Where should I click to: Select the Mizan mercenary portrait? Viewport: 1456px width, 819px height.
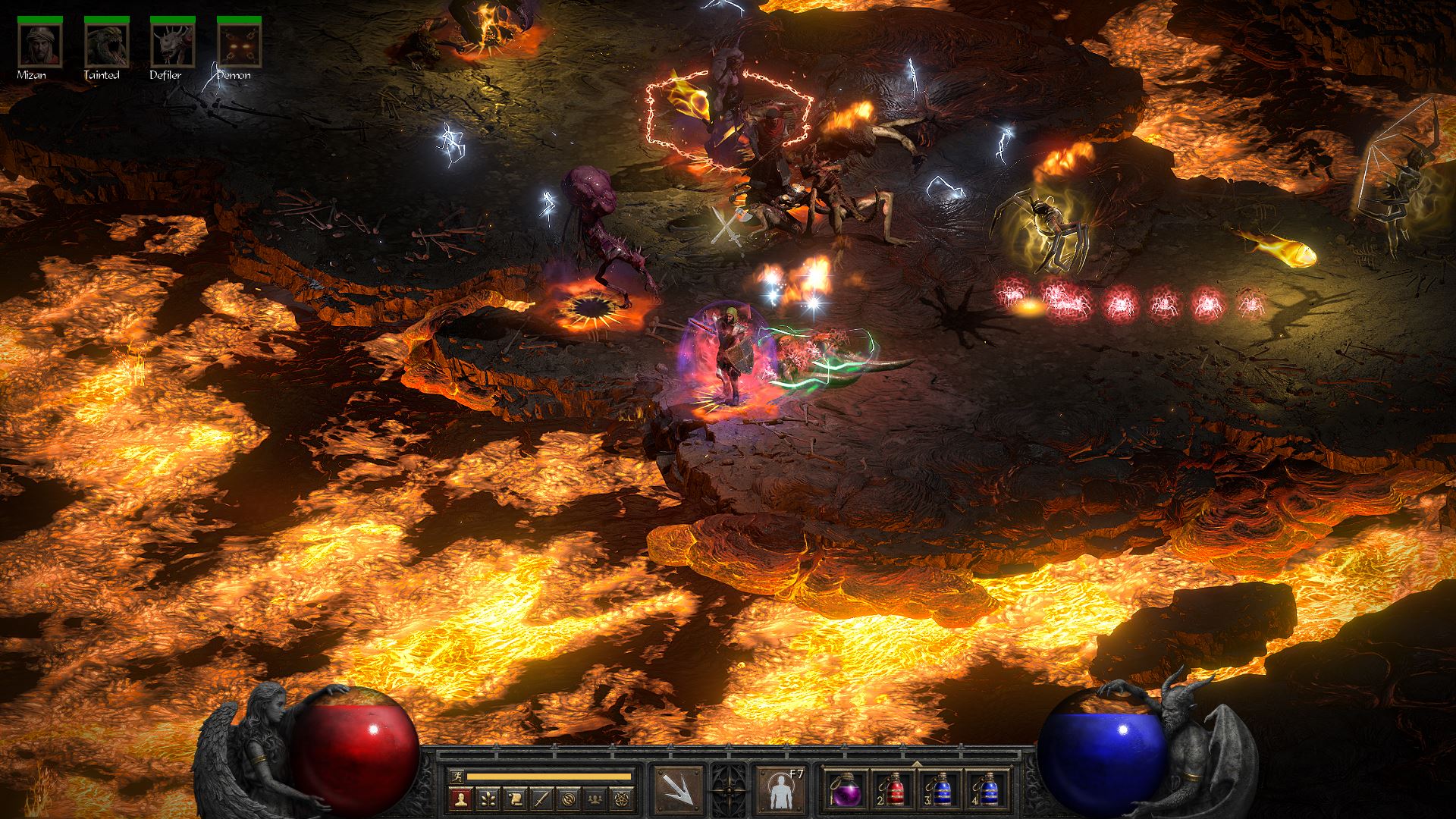41,45
